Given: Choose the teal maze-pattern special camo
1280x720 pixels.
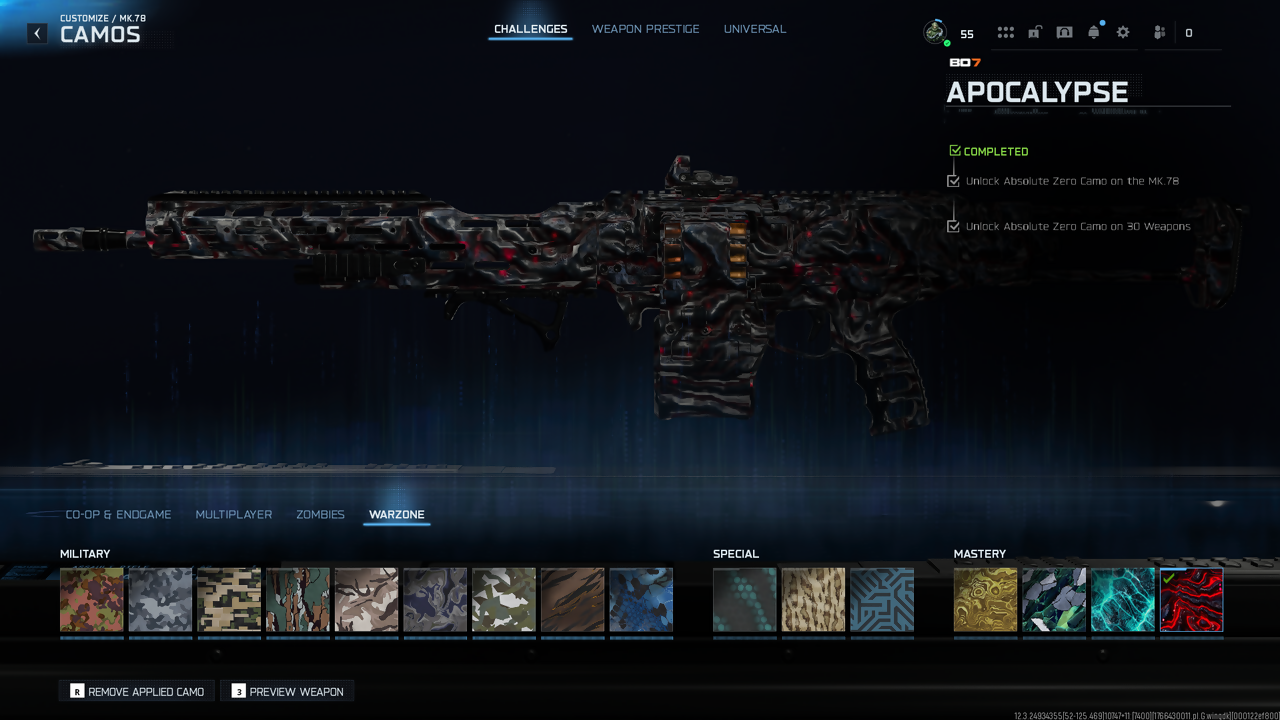Looking at the screenshot, I should click(x=882, y=600).
